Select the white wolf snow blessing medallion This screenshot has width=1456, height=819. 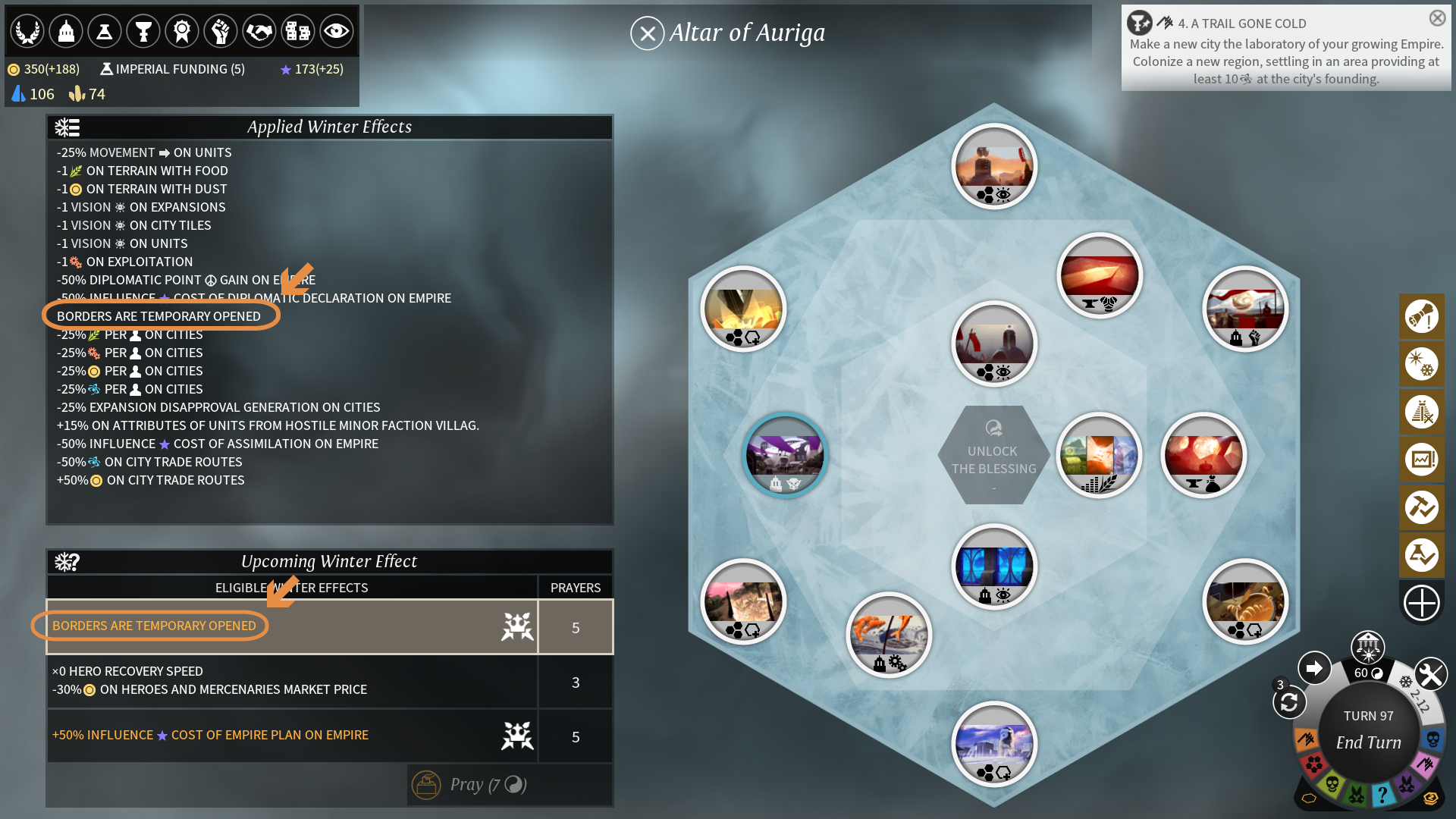click(993, 744)
